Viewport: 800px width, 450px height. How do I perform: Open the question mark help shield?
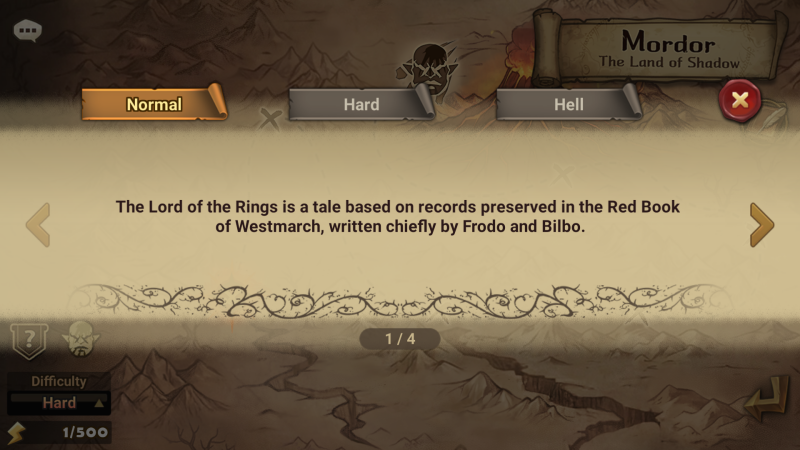(x=27, y=340)
